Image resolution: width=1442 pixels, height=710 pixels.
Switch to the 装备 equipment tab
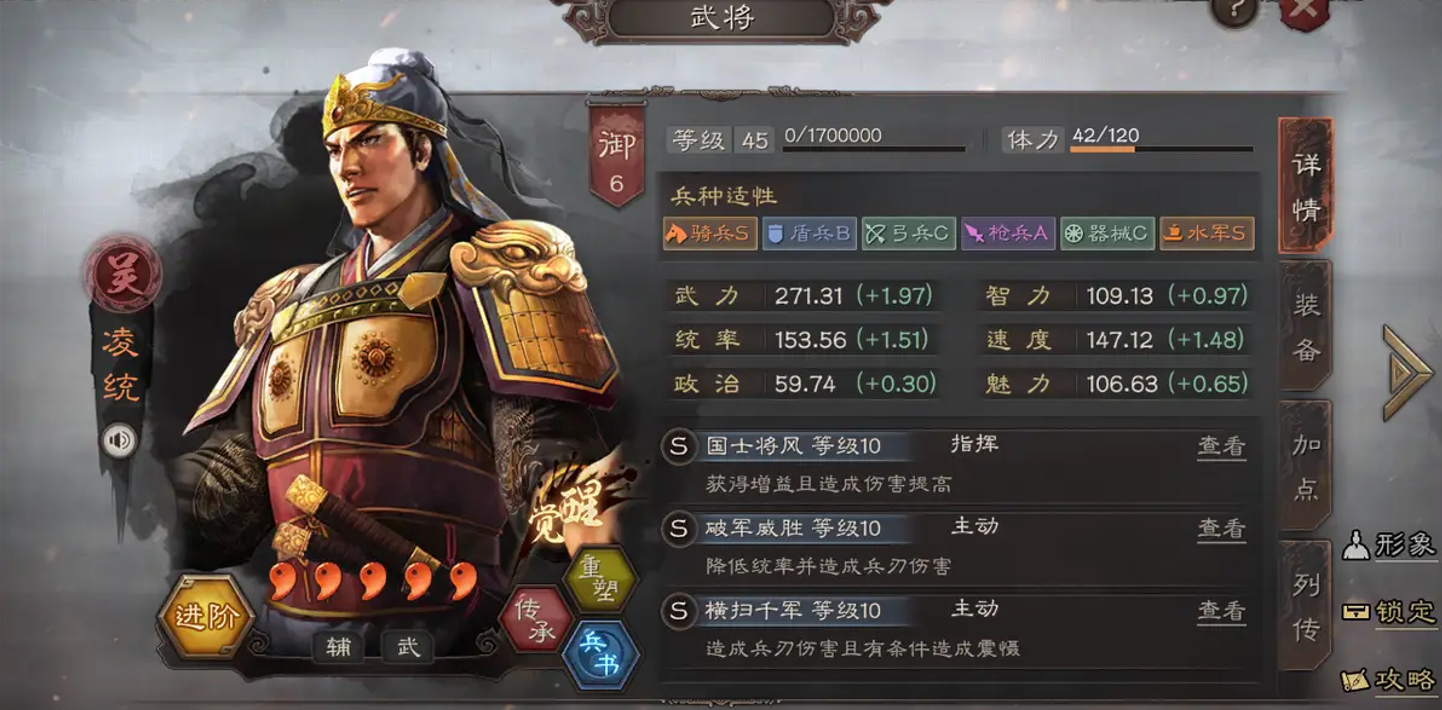(1306, 326)
